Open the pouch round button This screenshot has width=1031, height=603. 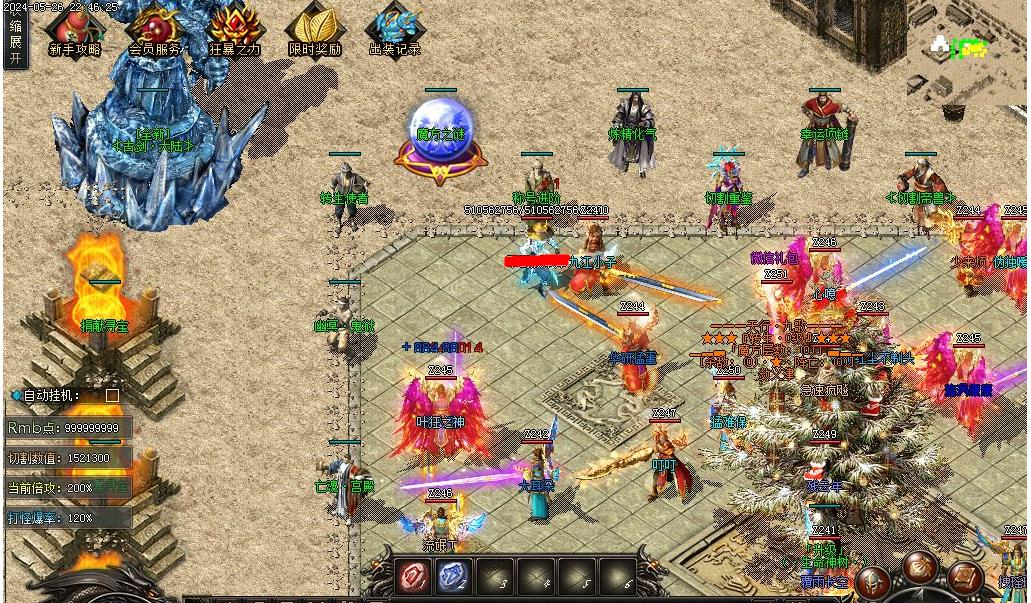click(921, 566)
